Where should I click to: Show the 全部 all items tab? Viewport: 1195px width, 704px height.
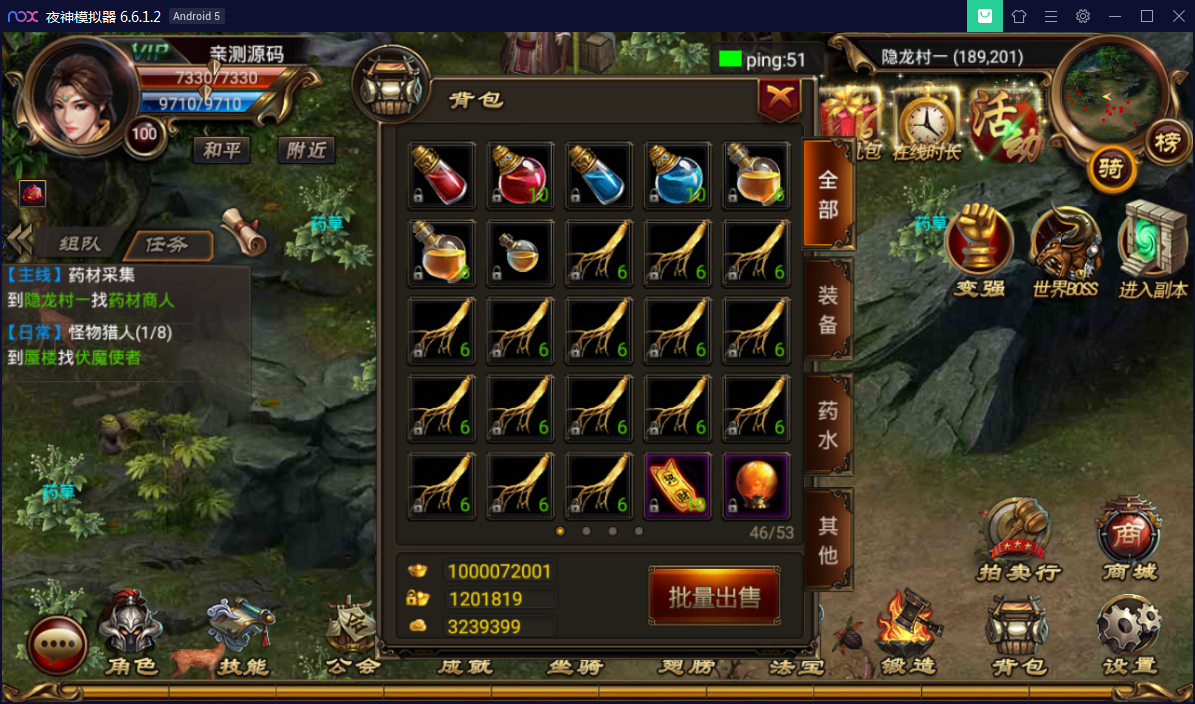828,194
